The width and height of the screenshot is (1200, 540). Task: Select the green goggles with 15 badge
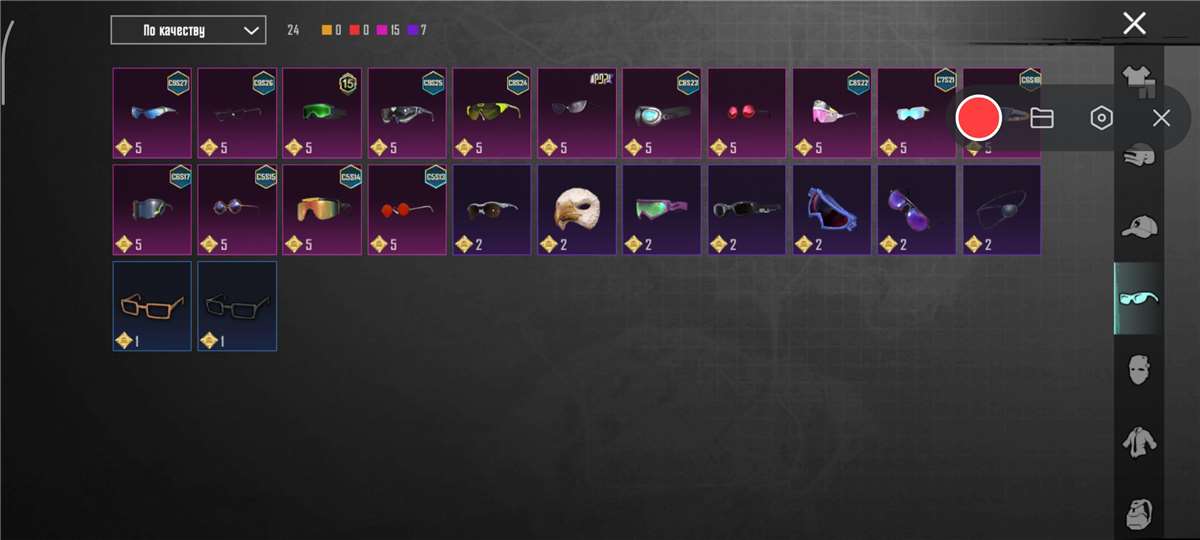[322, 112]
